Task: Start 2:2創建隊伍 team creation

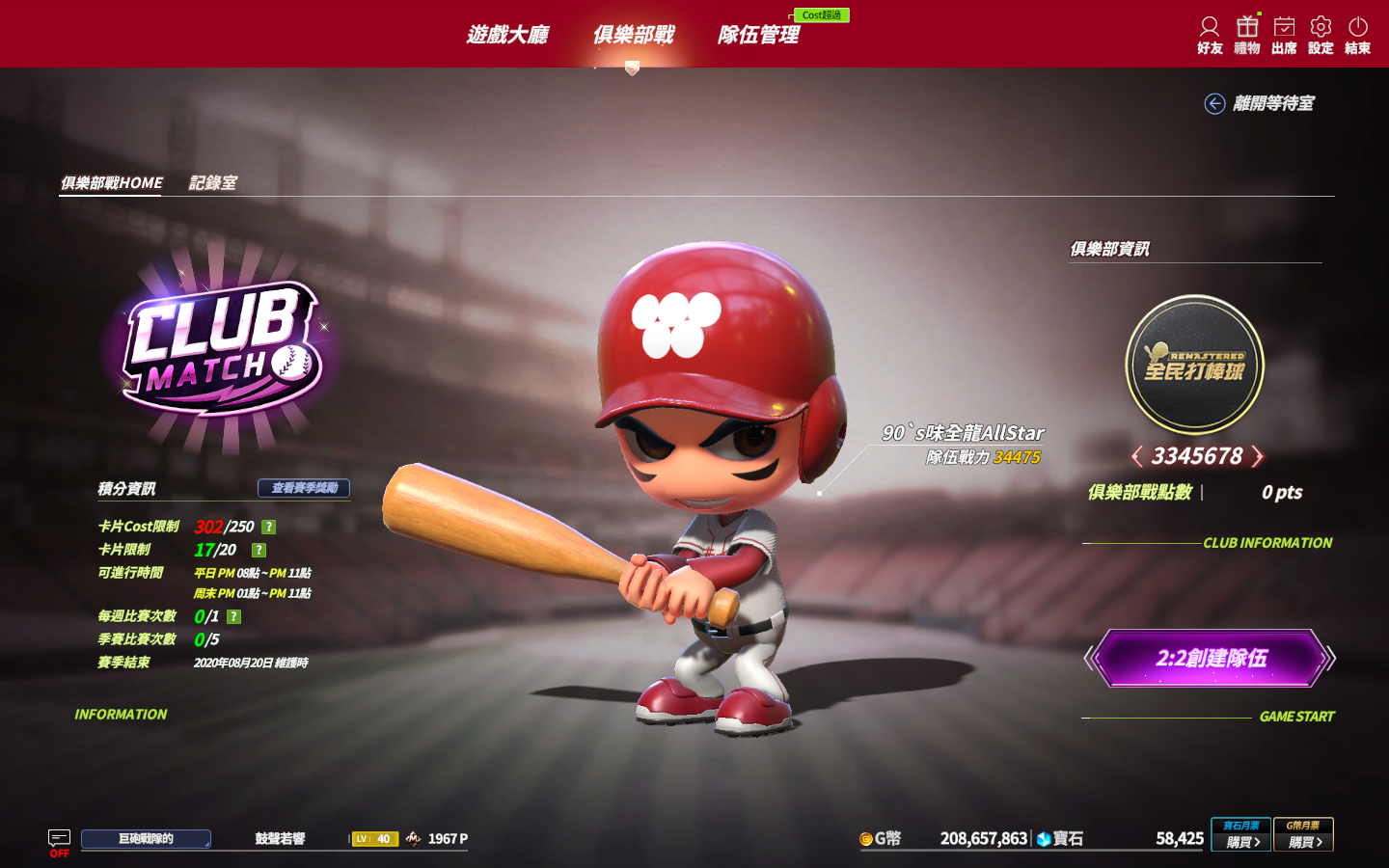Action: click(1211, 659)
